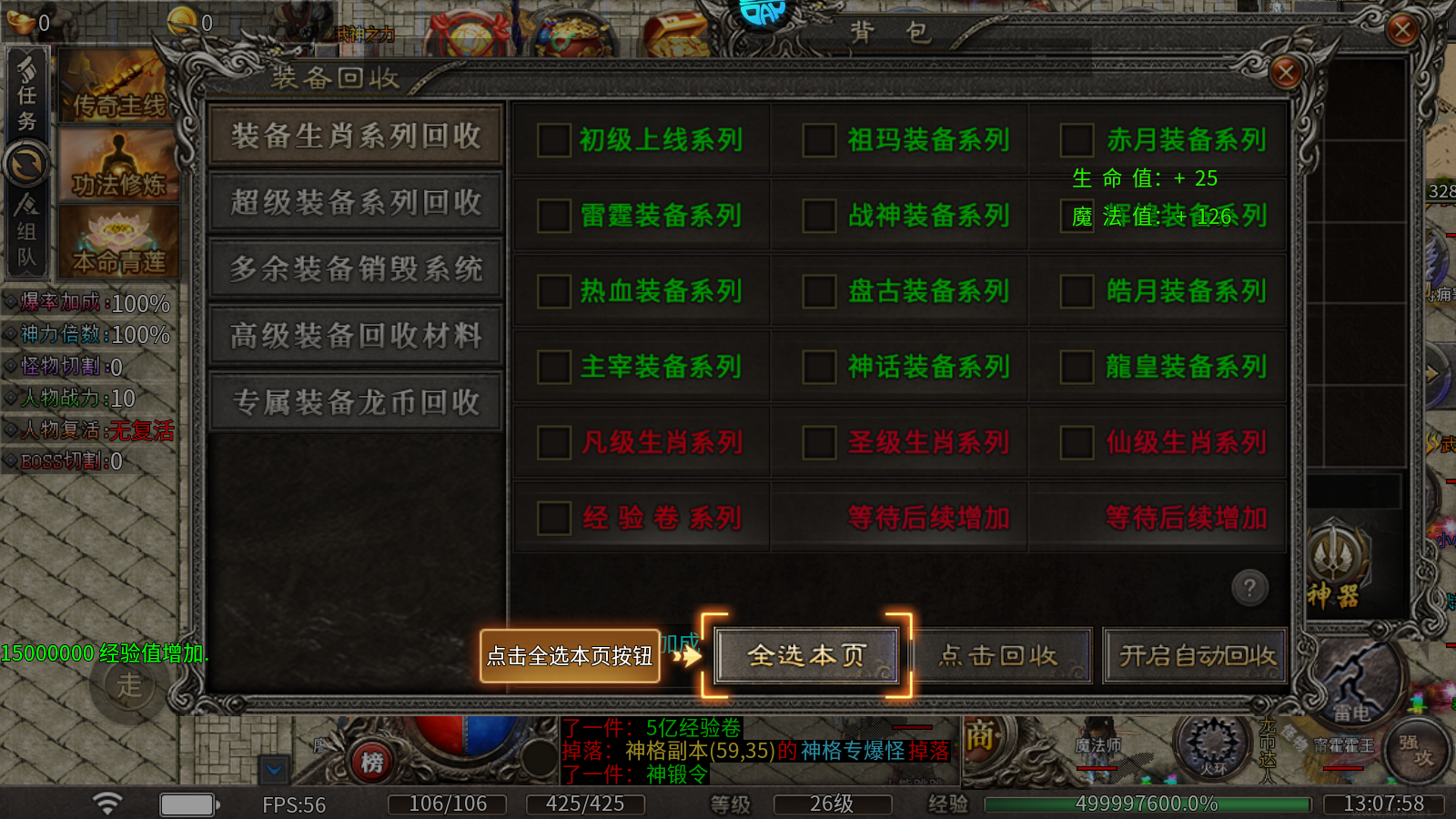The height and width of the screenshot is (819, 1456).
Task: Open the 专属装备龙币回收 tab
Action: coord(355,401)
